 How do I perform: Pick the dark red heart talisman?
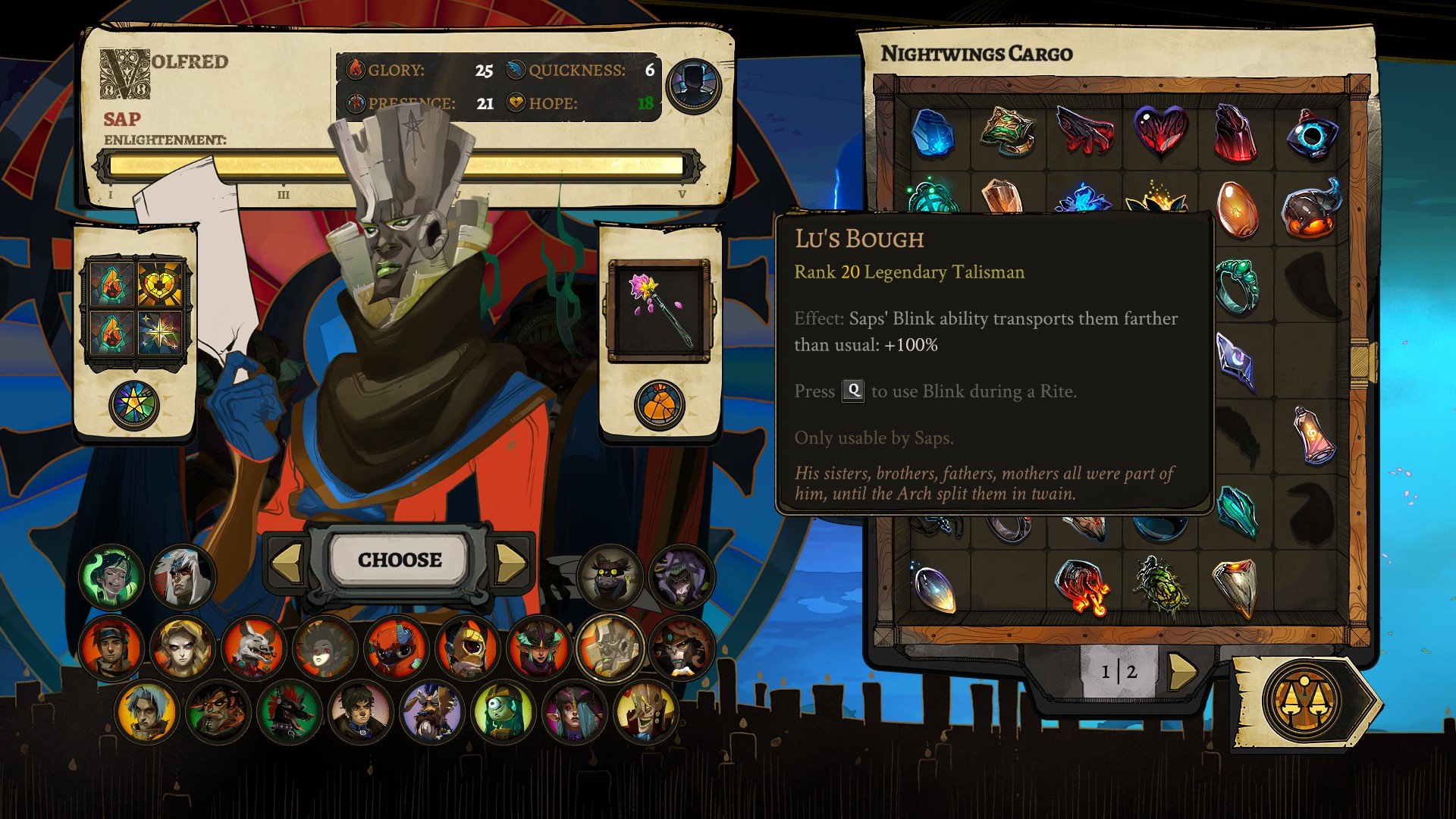(1160, 132)
